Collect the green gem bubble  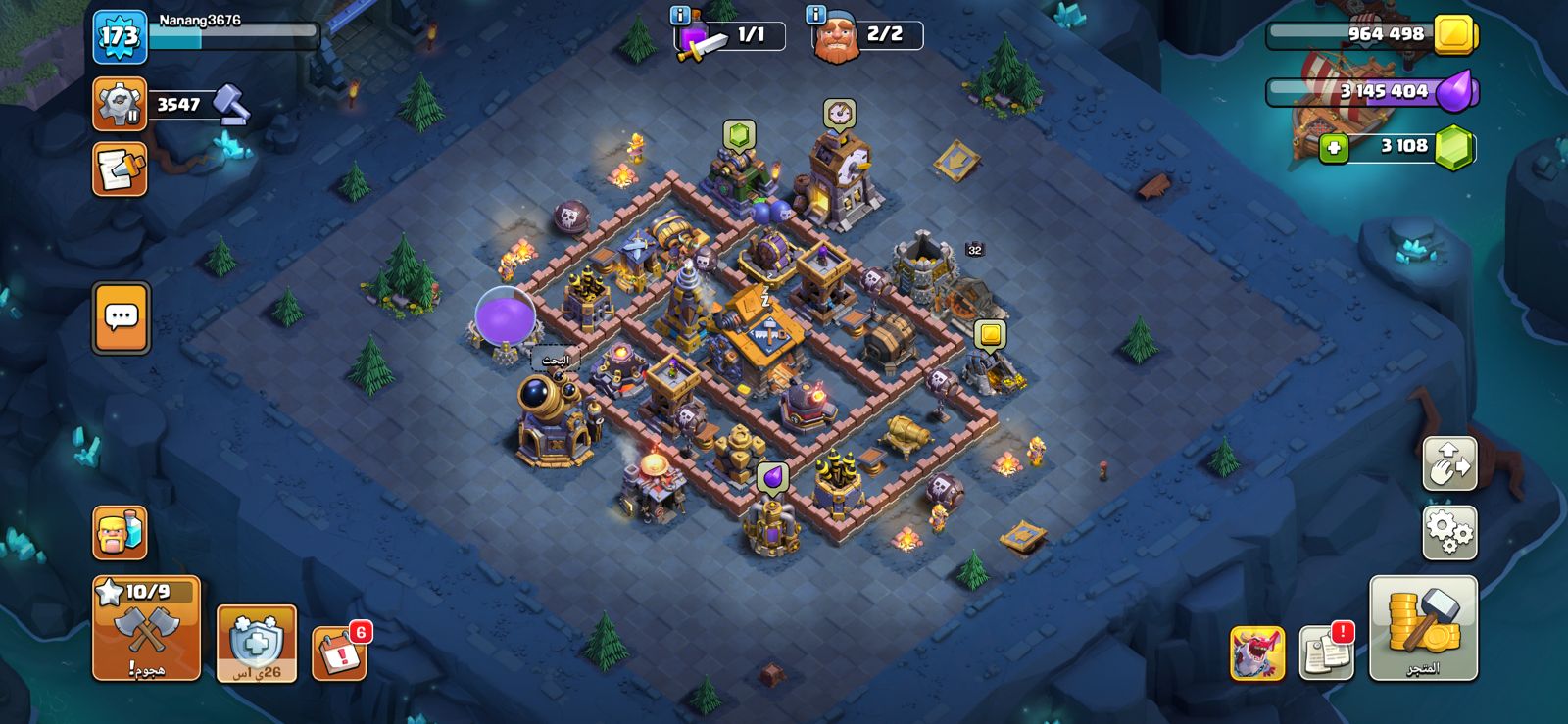pos(739,134)
